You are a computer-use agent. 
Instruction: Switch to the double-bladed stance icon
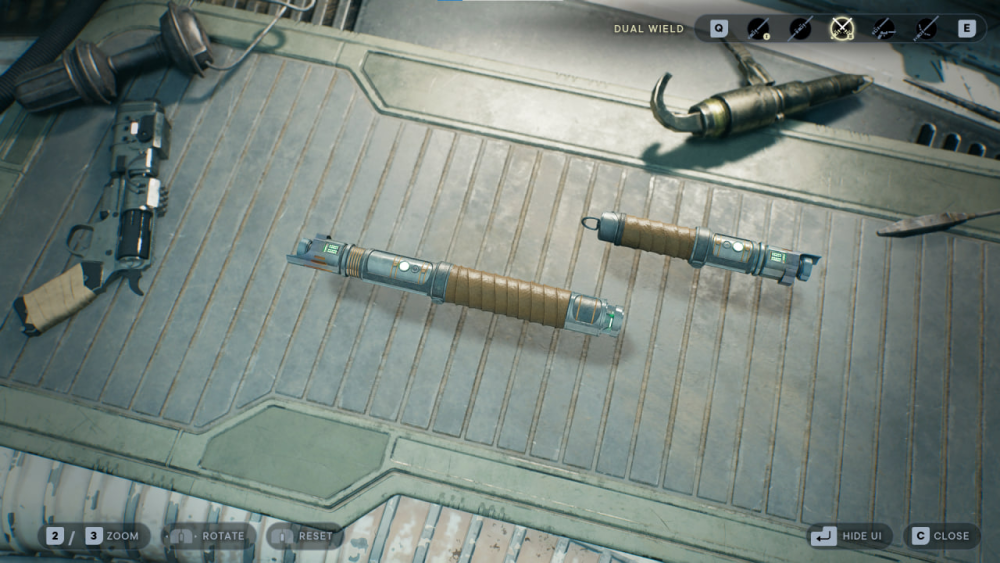[x=801, y=29]
